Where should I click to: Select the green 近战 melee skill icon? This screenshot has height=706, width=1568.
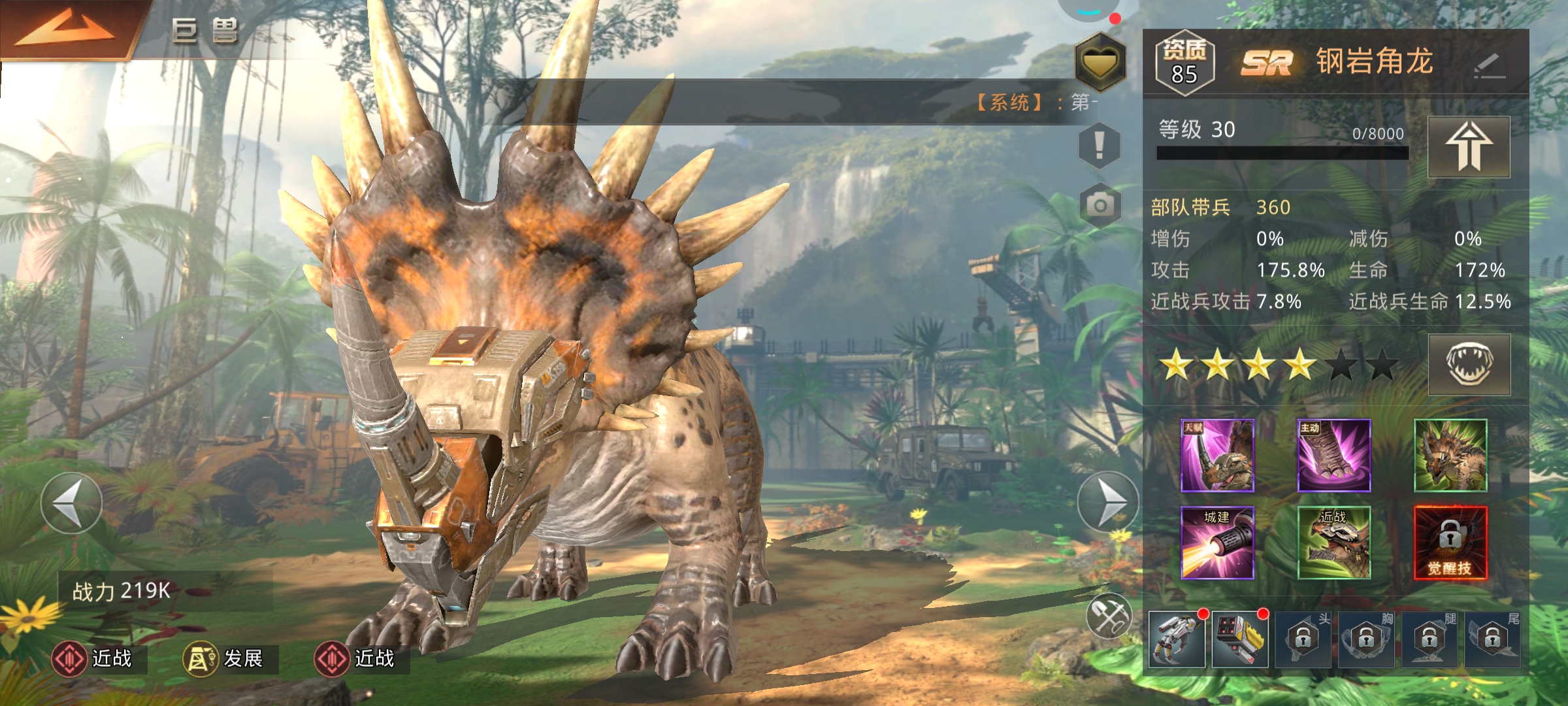pyautogui.click(x=1333, y=543)
